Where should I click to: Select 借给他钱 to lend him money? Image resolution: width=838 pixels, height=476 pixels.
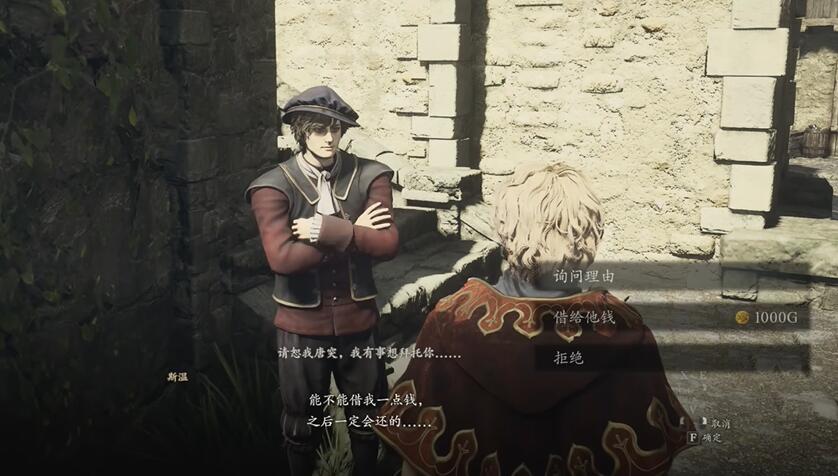pos(585,317)
